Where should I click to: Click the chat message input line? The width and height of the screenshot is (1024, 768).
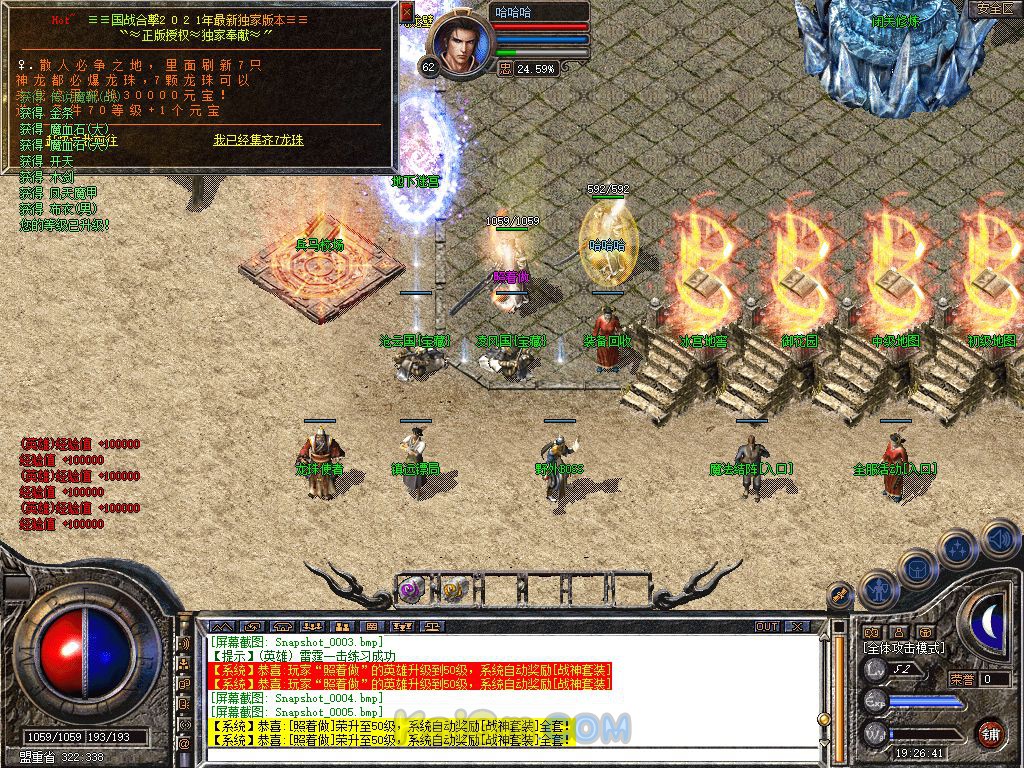coord(500,757)
